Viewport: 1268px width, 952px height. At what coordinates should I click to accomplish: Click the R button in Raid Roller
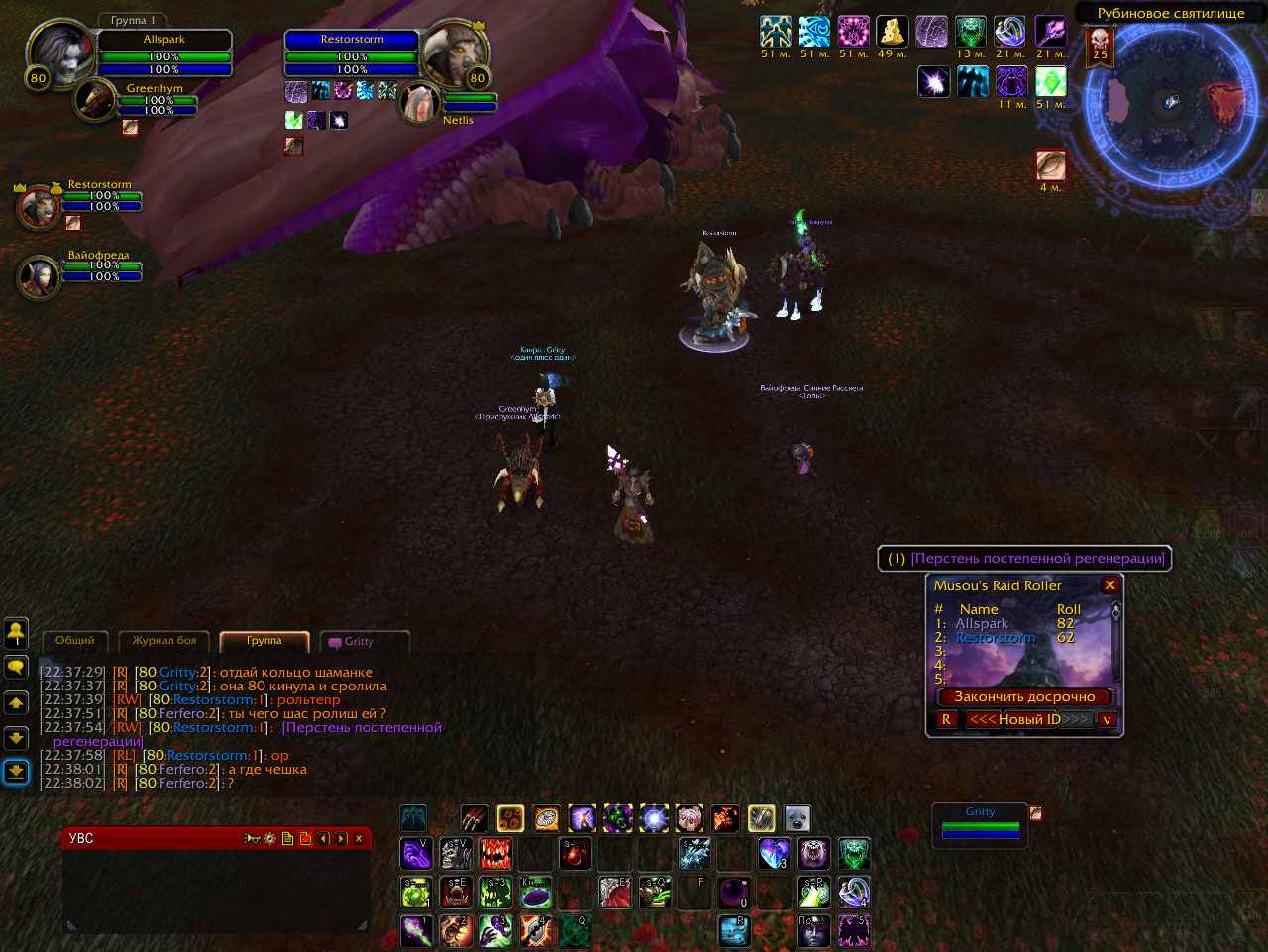(946, 720)
